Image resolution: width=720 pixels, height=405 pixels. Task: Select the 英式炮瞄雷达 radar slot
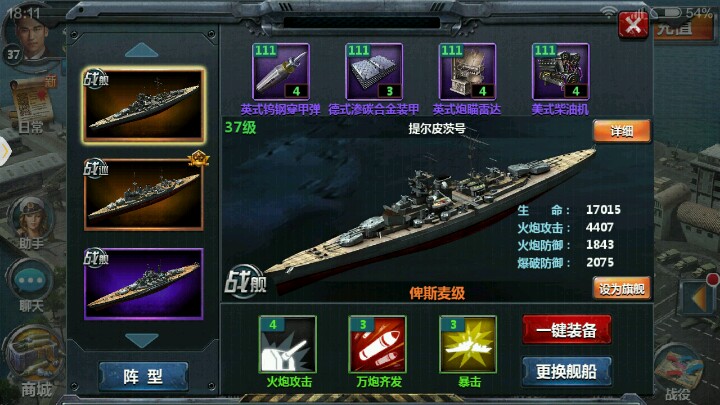(466, 72)
